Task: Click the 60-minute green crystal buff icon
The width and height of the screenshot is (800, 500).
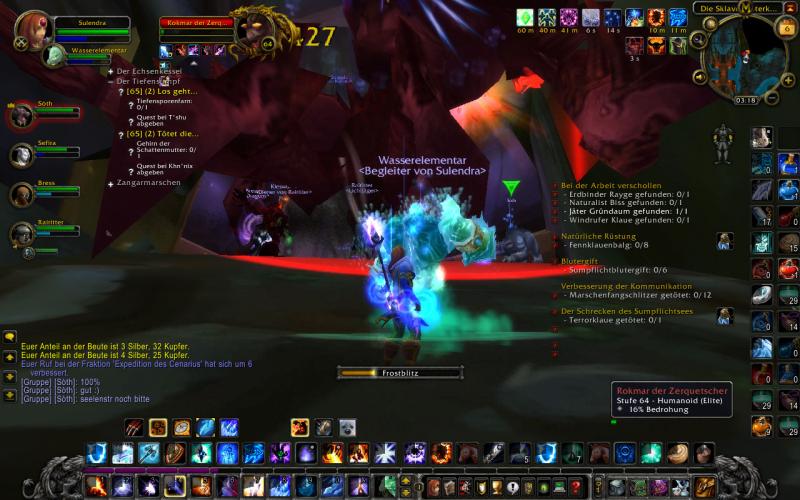Action: [525, 17]
